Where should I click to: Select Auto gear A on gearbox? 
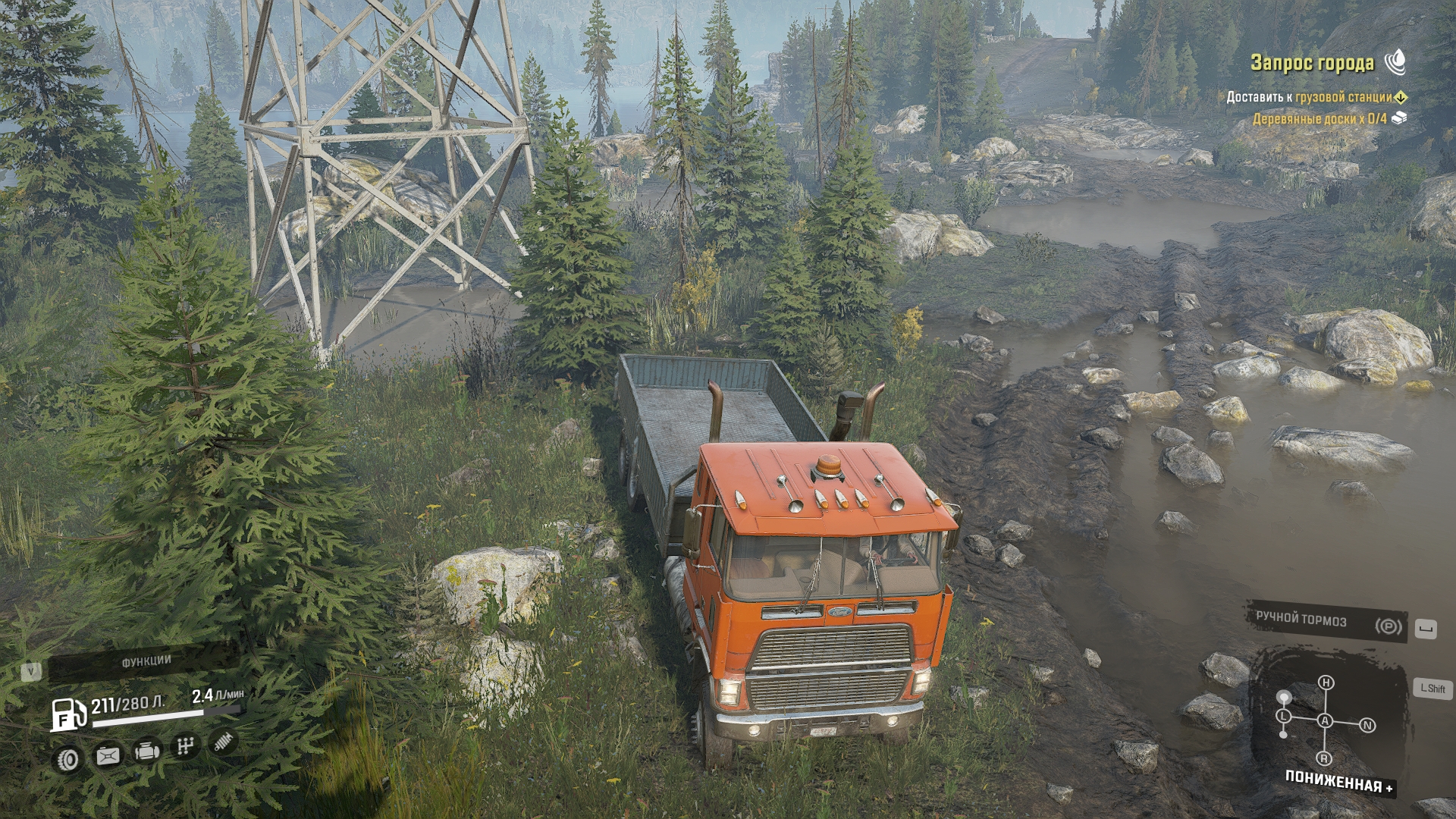1325,720
